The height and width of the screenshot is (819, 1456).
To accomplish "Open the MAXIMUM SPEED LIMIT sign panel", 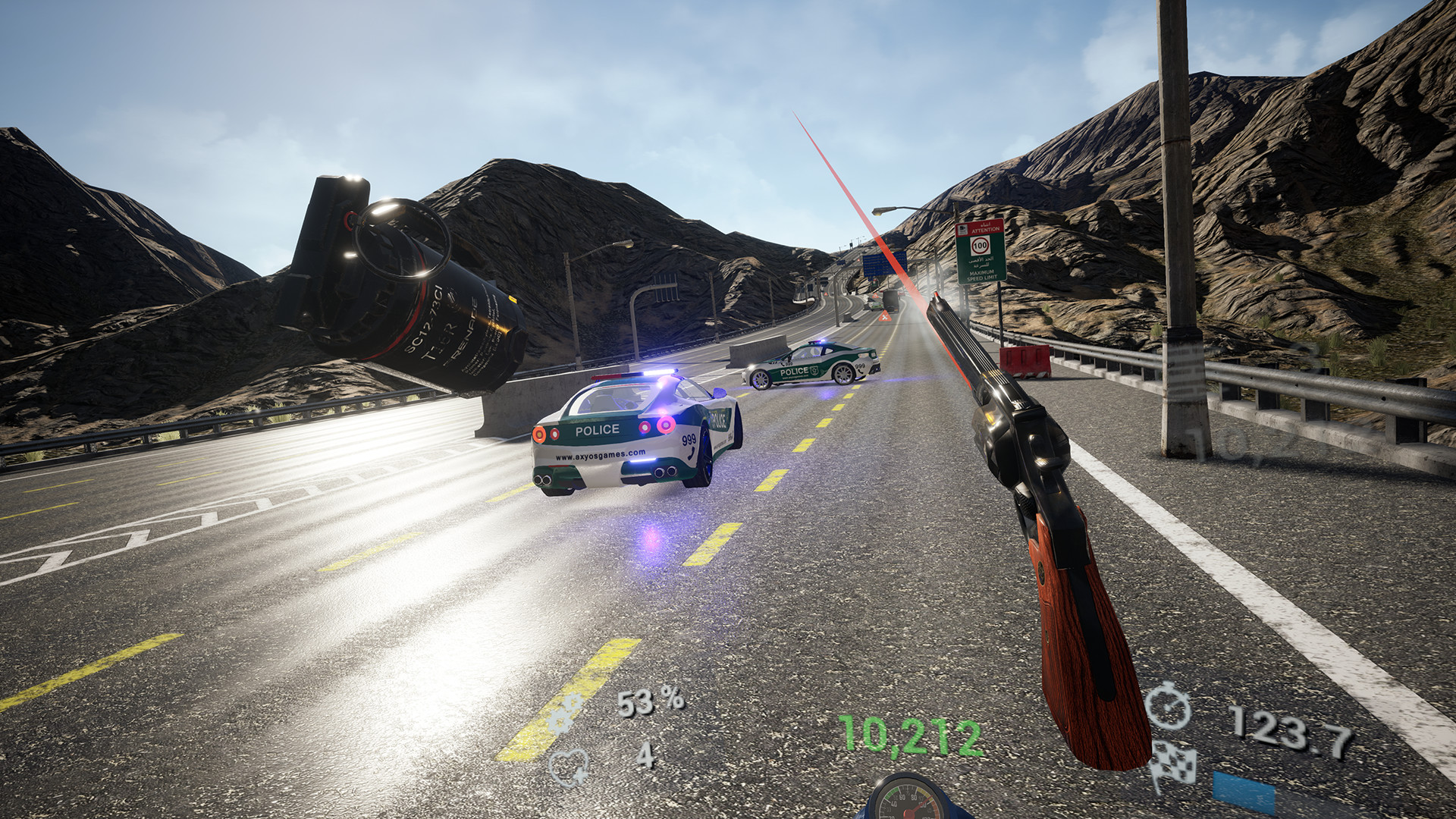I will point(981,275).
